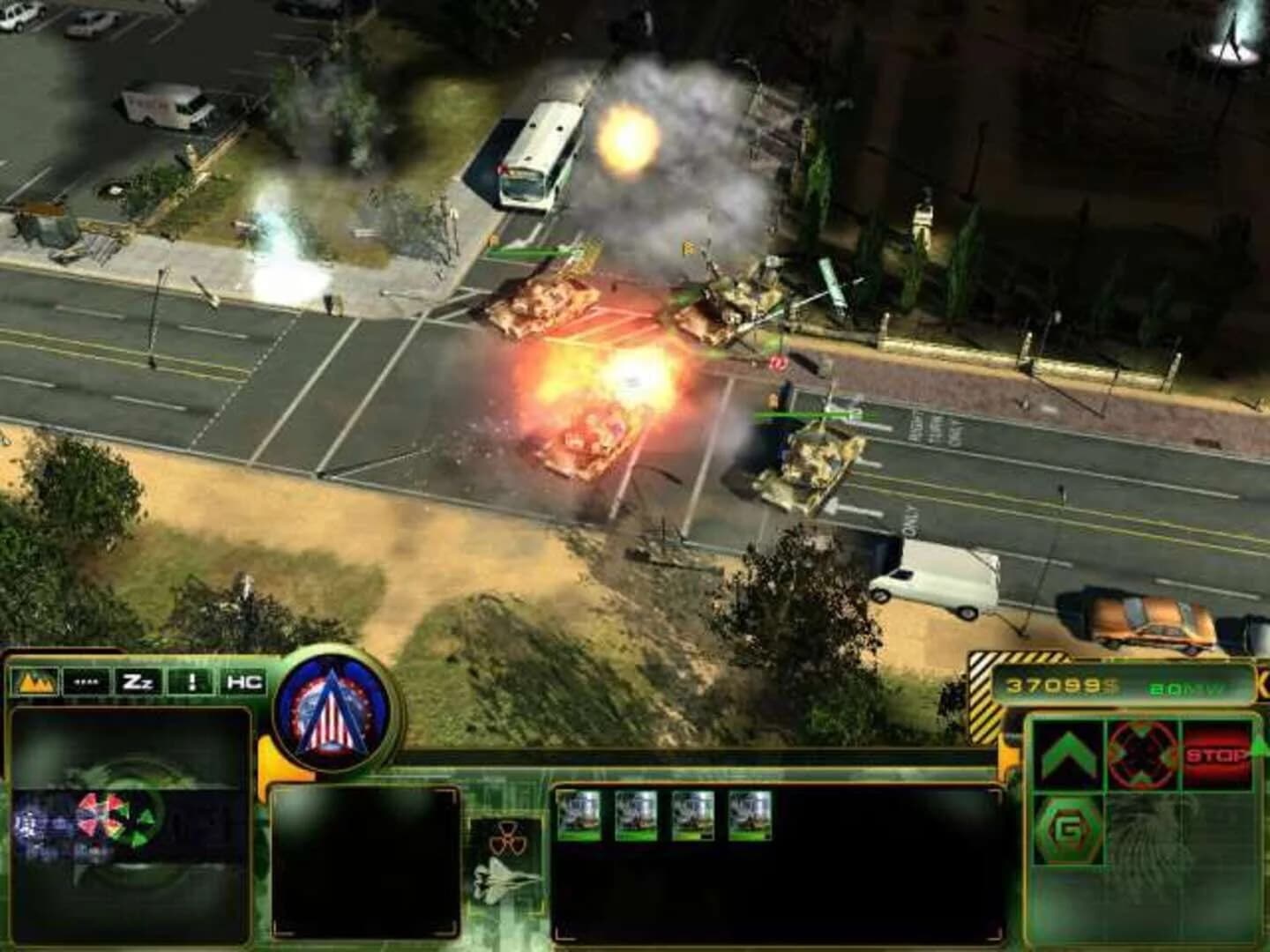Select the first tank portrait in the selection panel
1270x952 pixels.
(x=580, y=814)
